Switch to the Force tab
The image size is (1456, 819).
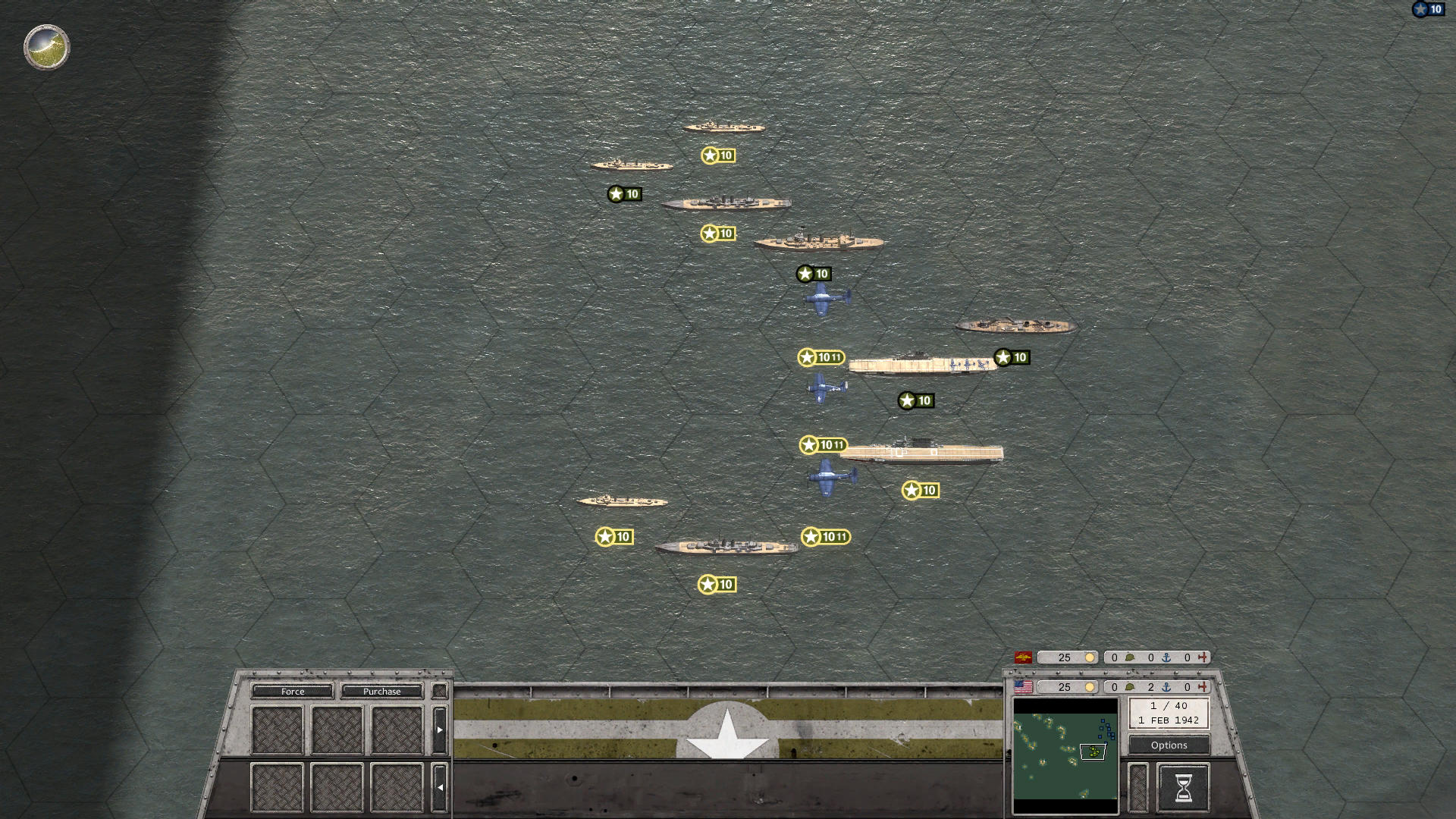[293, 691]
